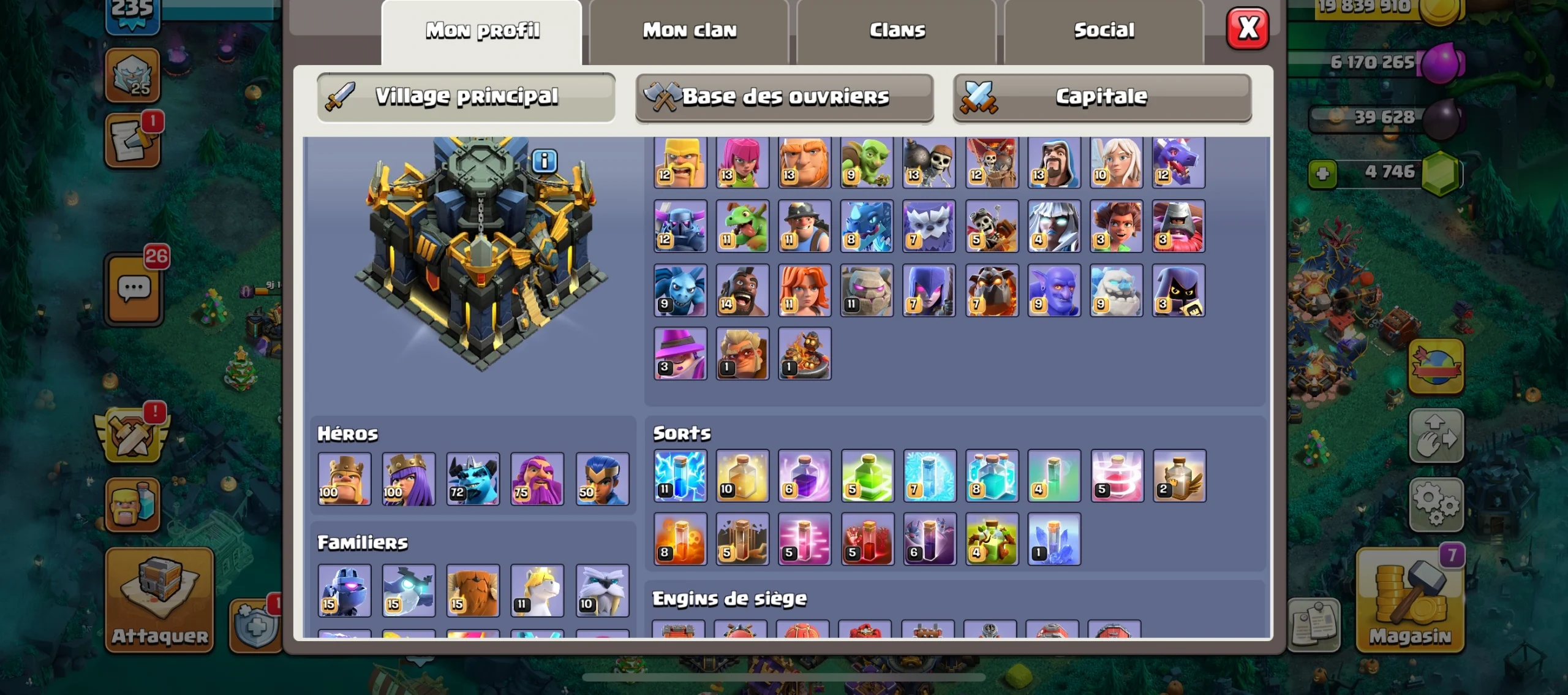Tap the Archer Queen level 100 portrait
The image size is (1568, 695).
(407, 479)
